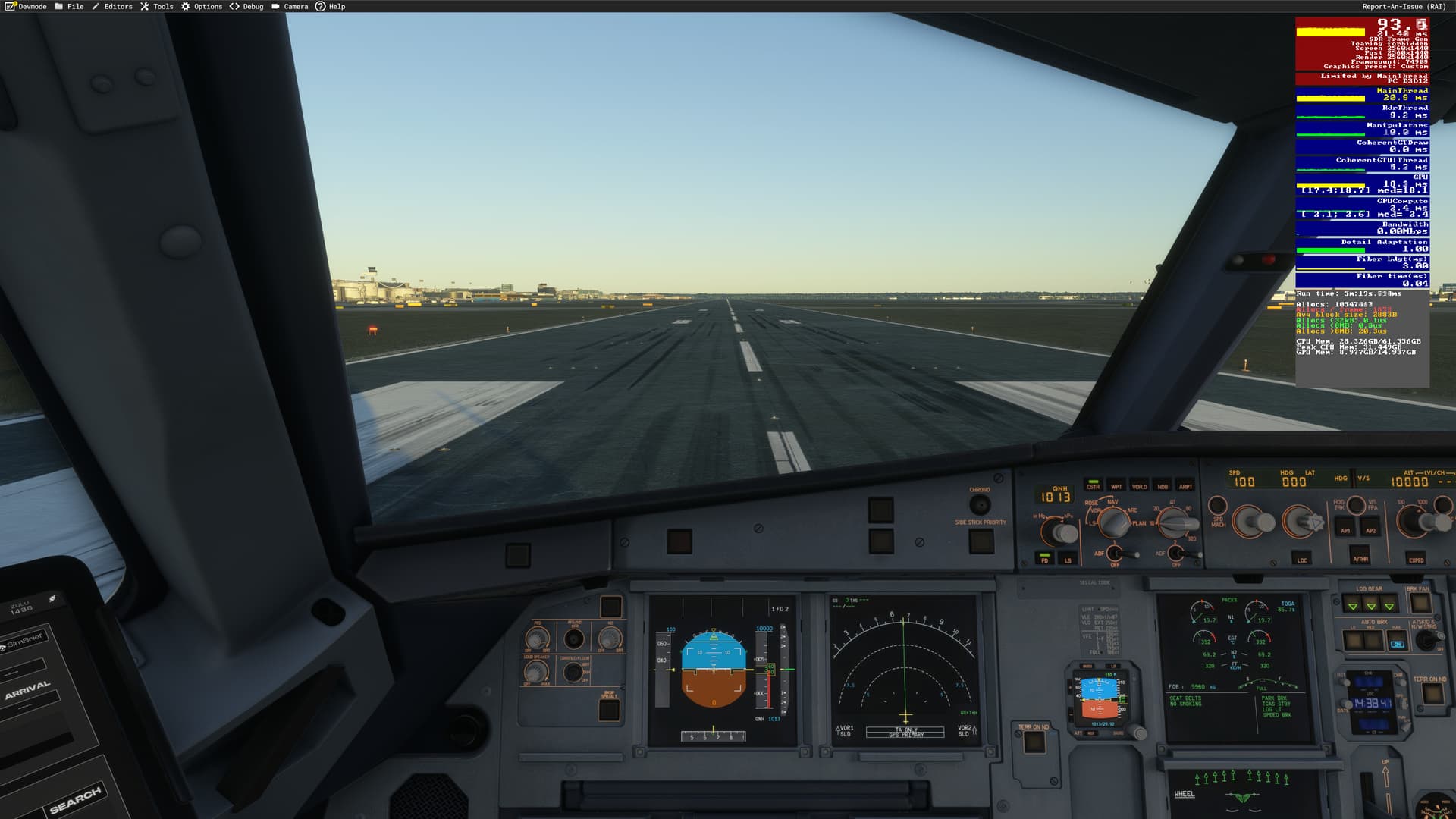1456x819 pixels.
Task: Toggle the FD flight director button
Action: click(x=1044, y=560)
